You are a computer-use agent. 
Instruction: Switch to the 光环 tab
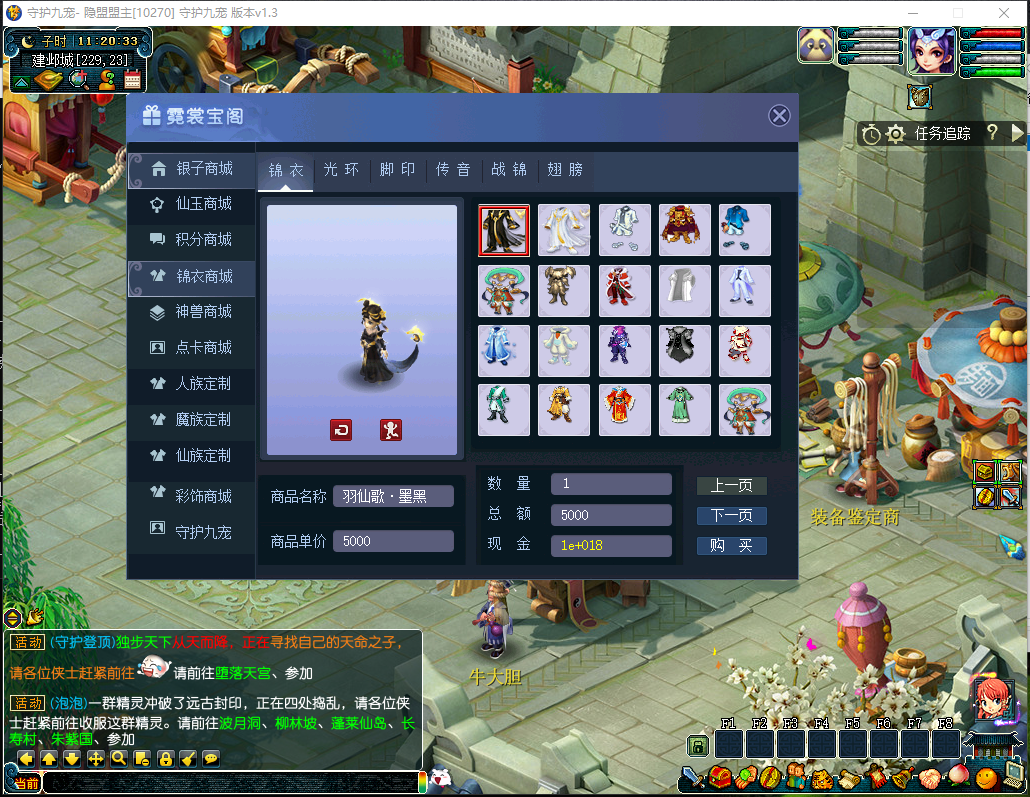(x=341, y=170)
